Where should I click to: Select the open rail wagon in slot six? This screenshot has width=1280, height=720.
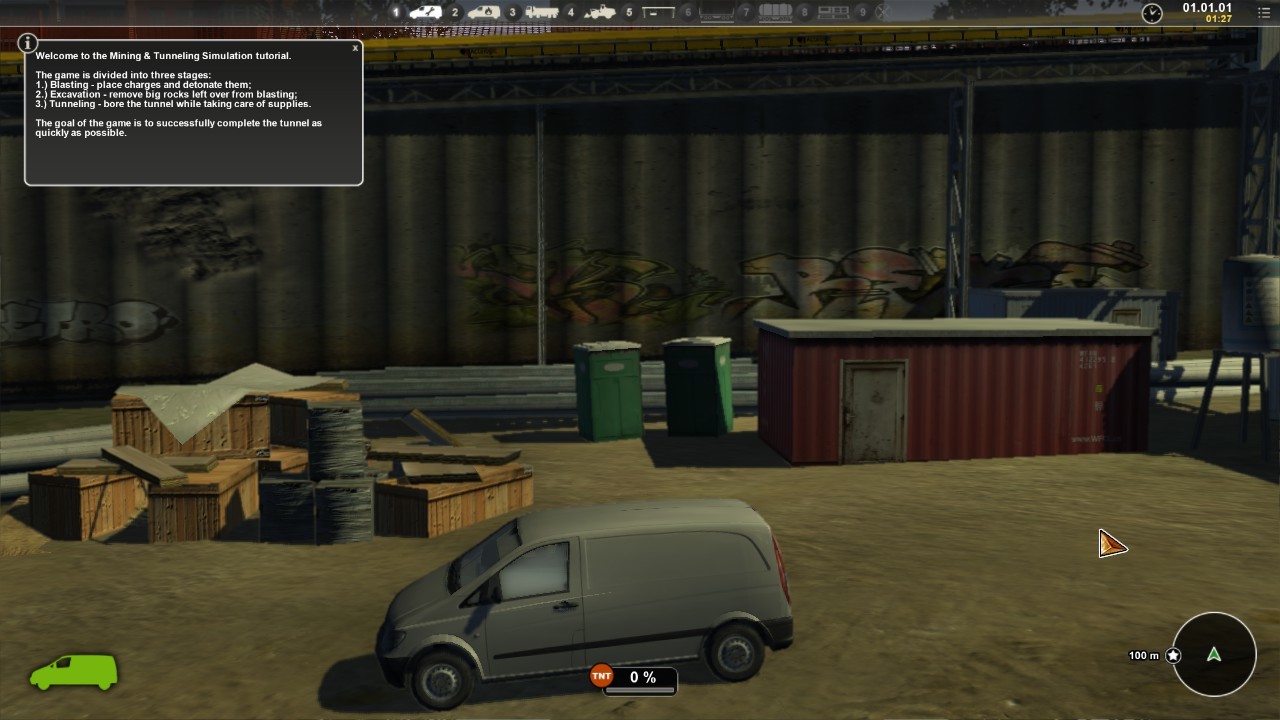pyautogui.click(x=717, y=12)
